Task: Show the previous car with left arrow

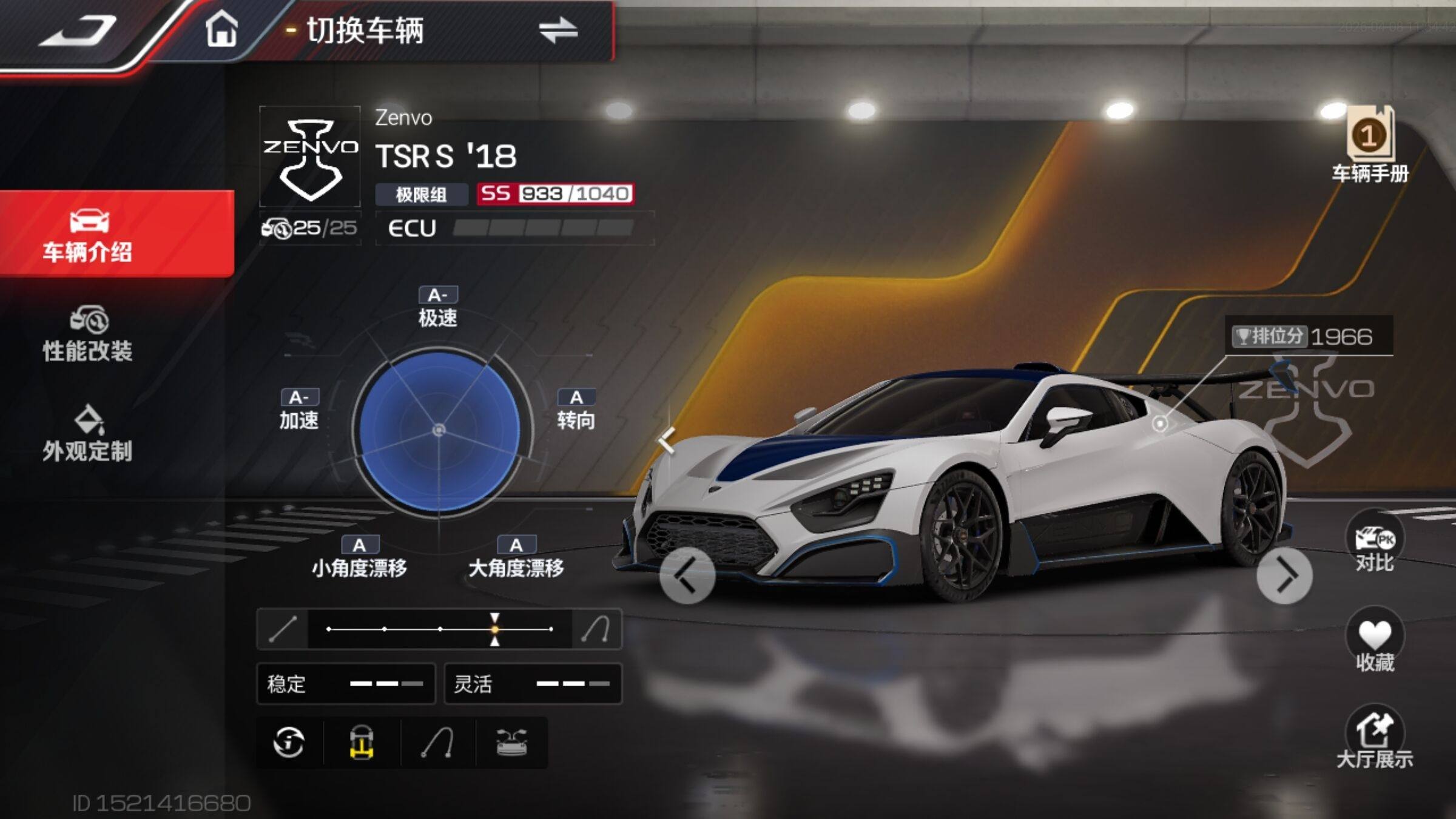Action: pos(687,576)
